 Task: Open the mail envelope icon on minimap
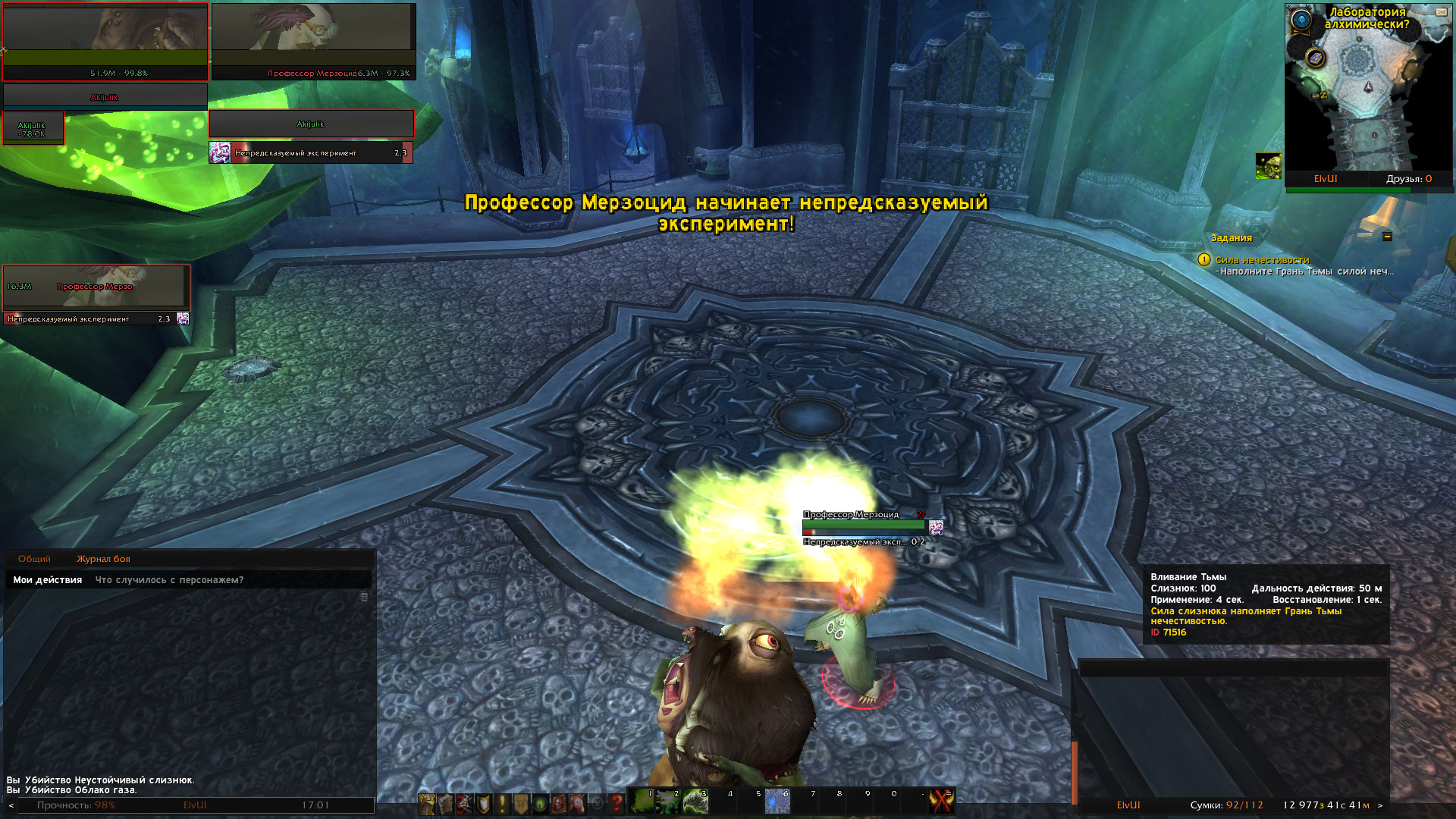[x=1441, y=12]
